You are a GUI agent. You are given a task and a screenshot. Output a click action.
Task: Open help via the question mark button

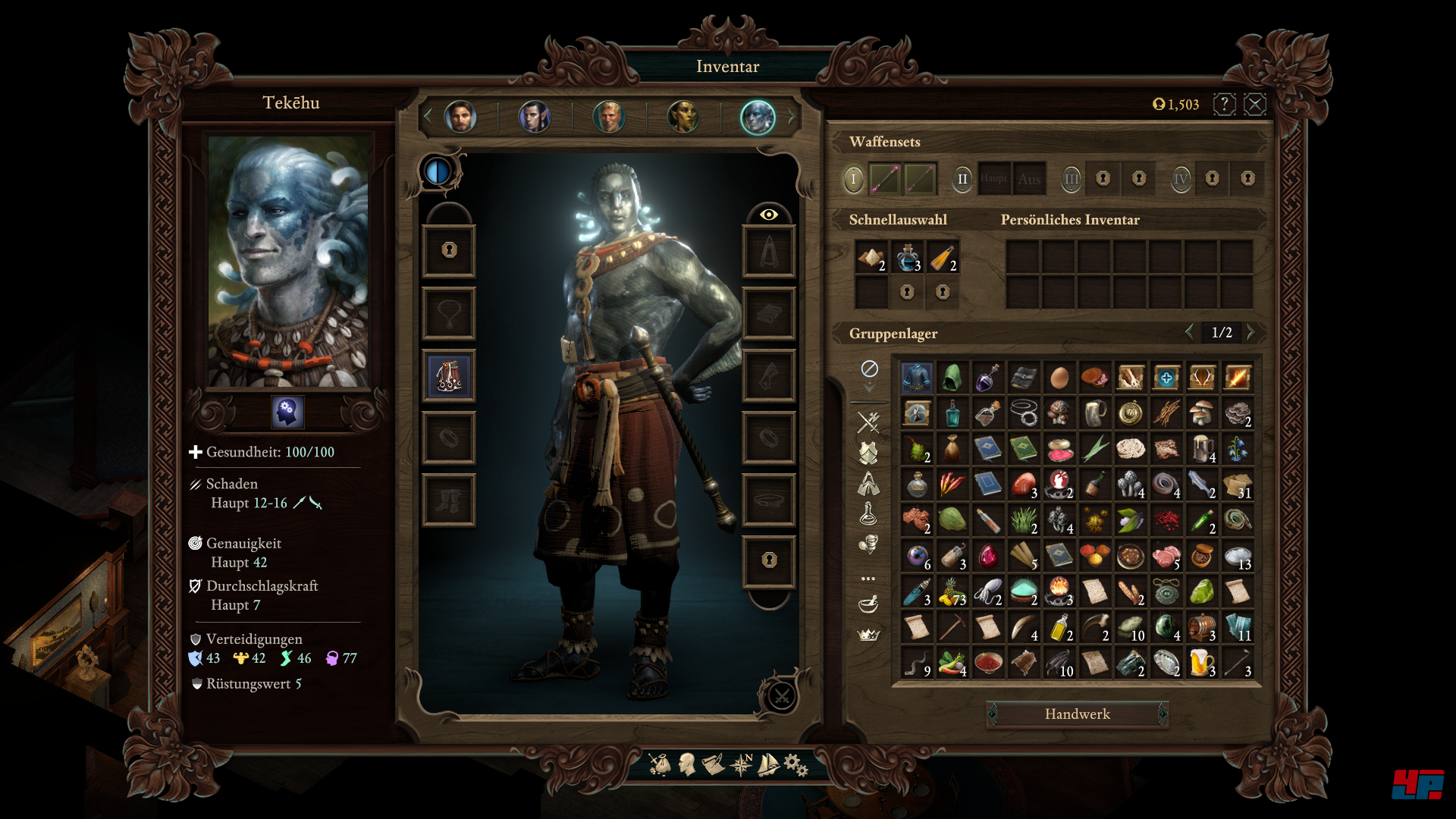(x=1225, y=104)
